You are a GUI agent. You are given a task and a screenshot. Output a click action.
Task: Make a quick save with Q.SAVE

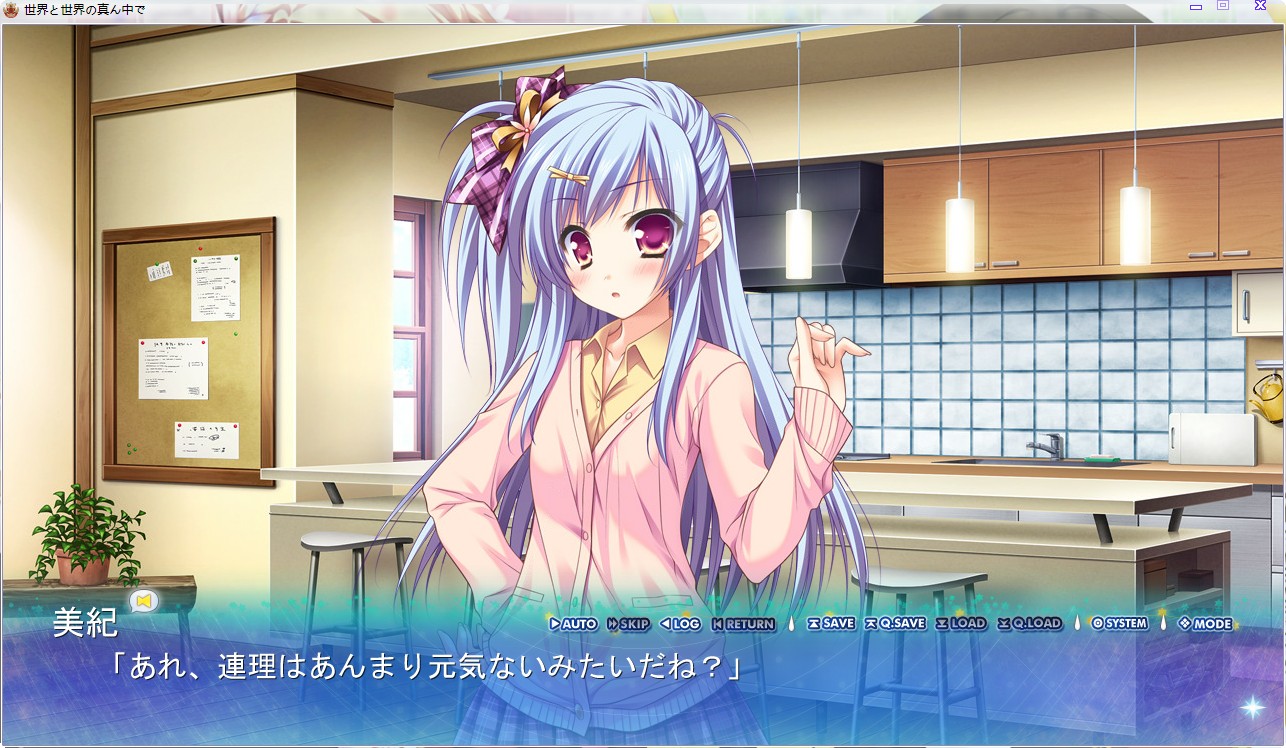[x=895, y=623]
